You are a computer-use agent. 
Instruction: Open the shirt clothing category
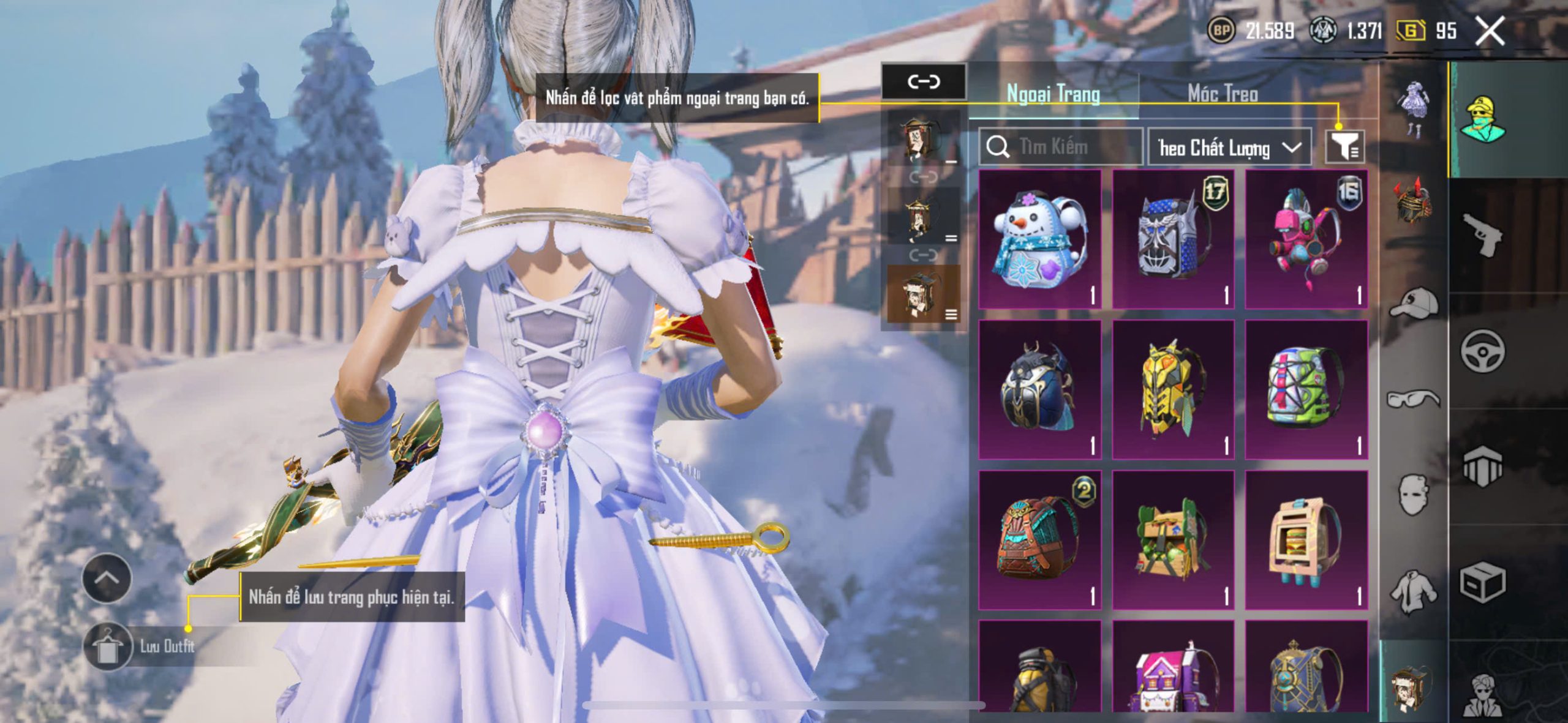pyautogui.click(x=1414, y=592)
